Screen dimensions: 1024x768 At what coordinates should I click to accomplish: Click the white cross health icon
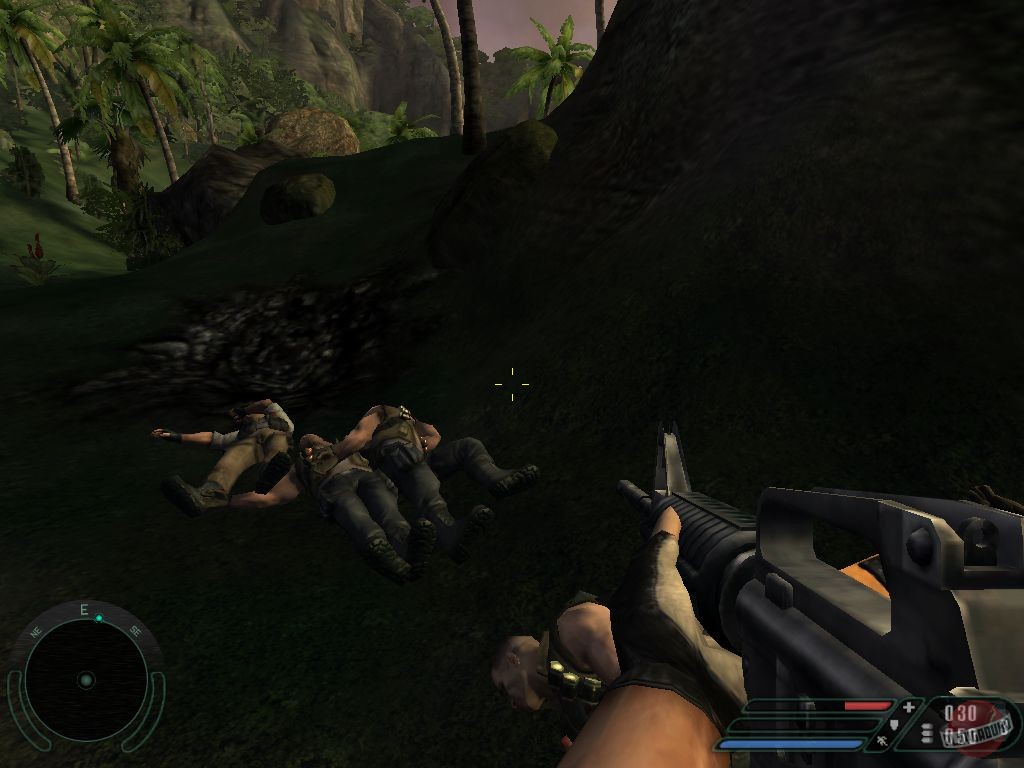tap(908, 707)
